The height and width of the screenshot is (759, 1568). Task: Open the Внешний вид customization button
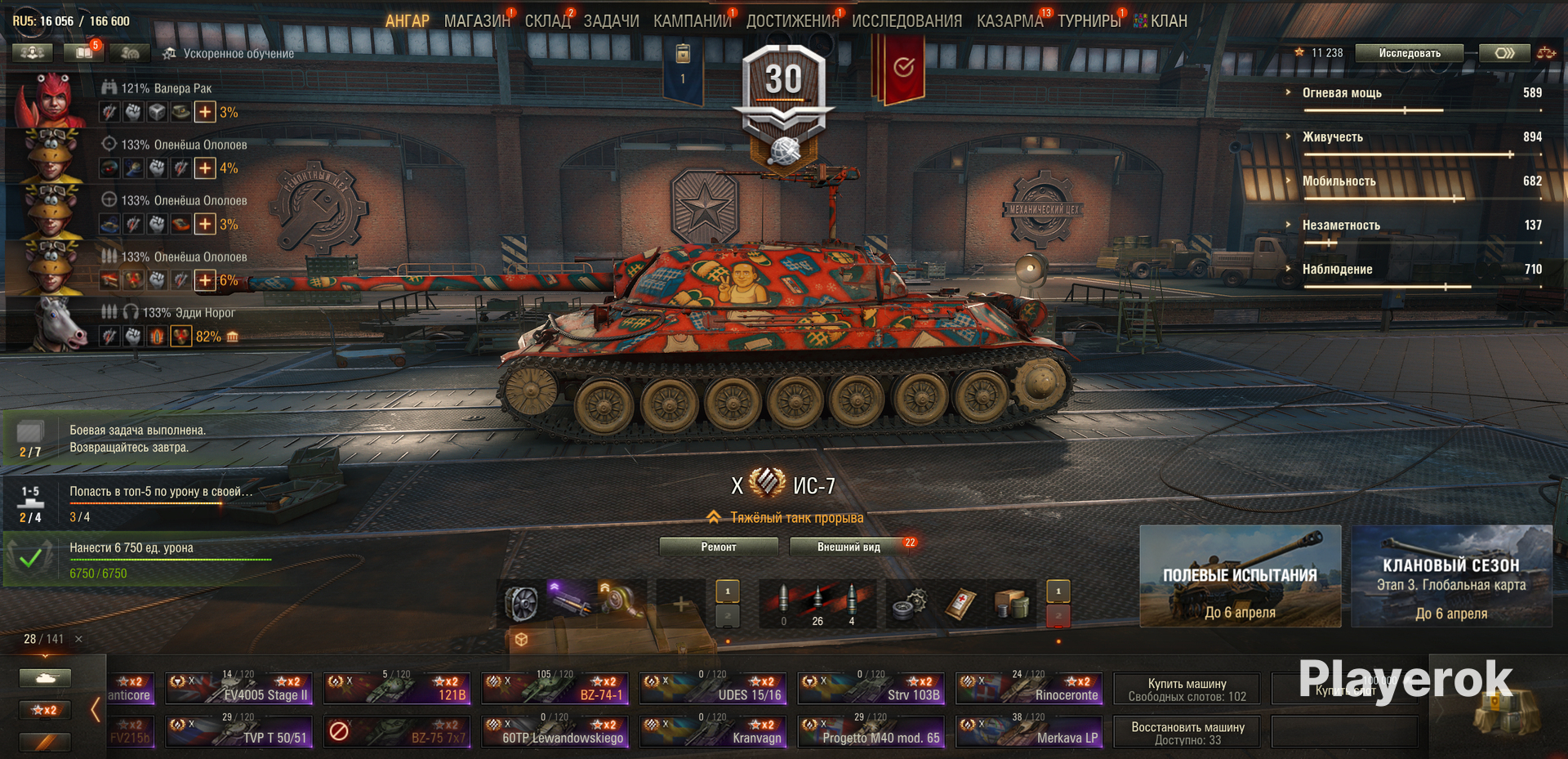849,547
